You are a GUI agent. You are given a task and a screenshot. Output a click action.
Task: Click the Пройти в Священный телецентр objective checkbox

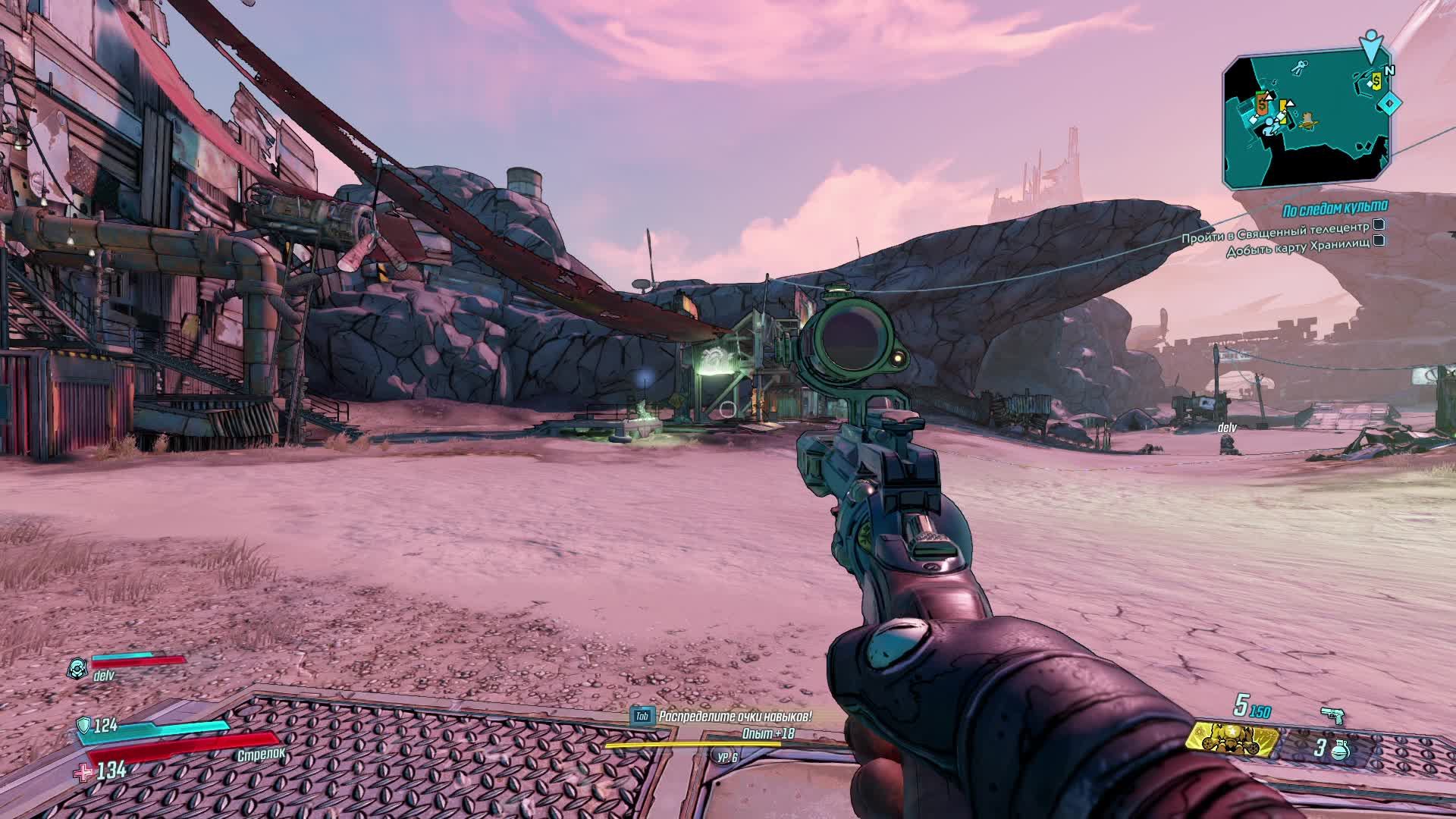(1379, 225)
